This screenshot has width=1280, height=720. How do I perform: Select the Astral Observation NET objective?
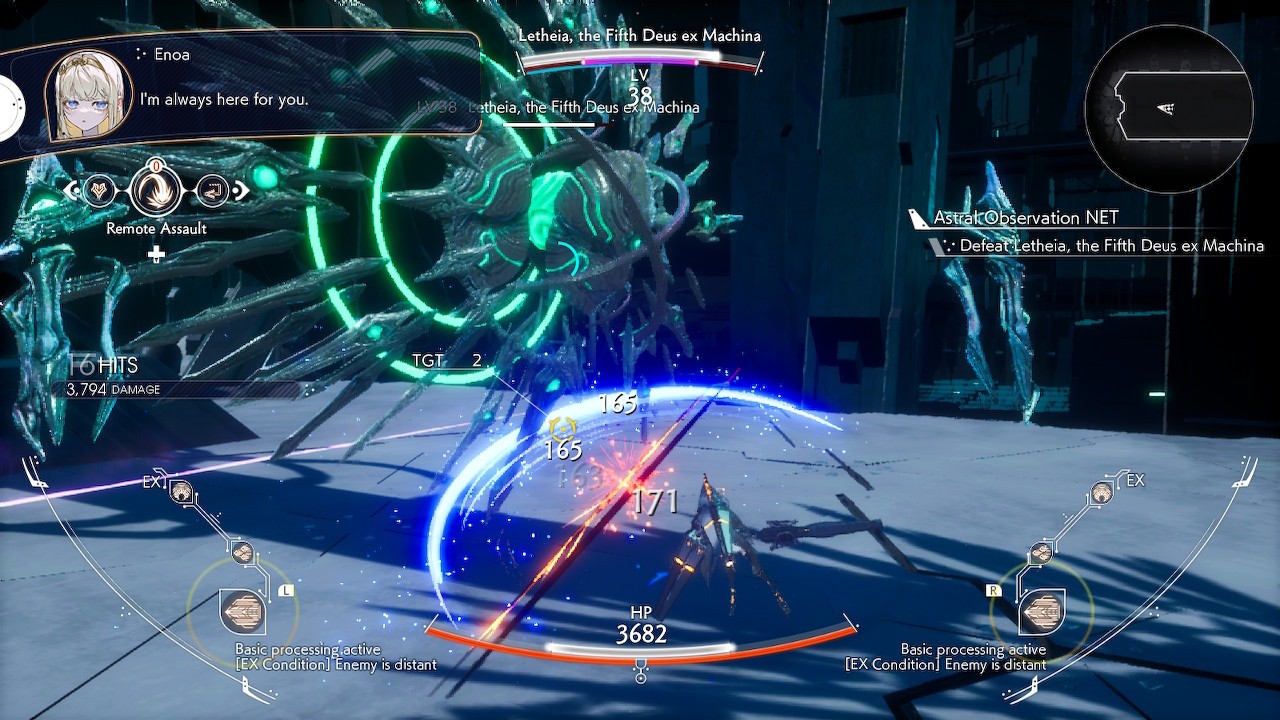pyautogui.click(x=1026, y=218)
